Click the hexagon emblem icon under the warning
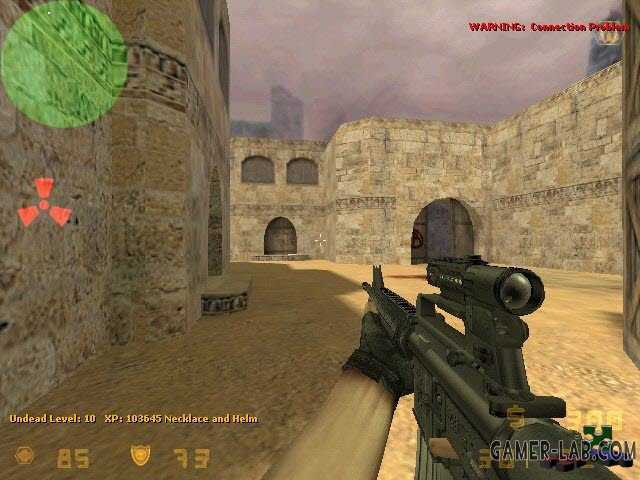 607,36
